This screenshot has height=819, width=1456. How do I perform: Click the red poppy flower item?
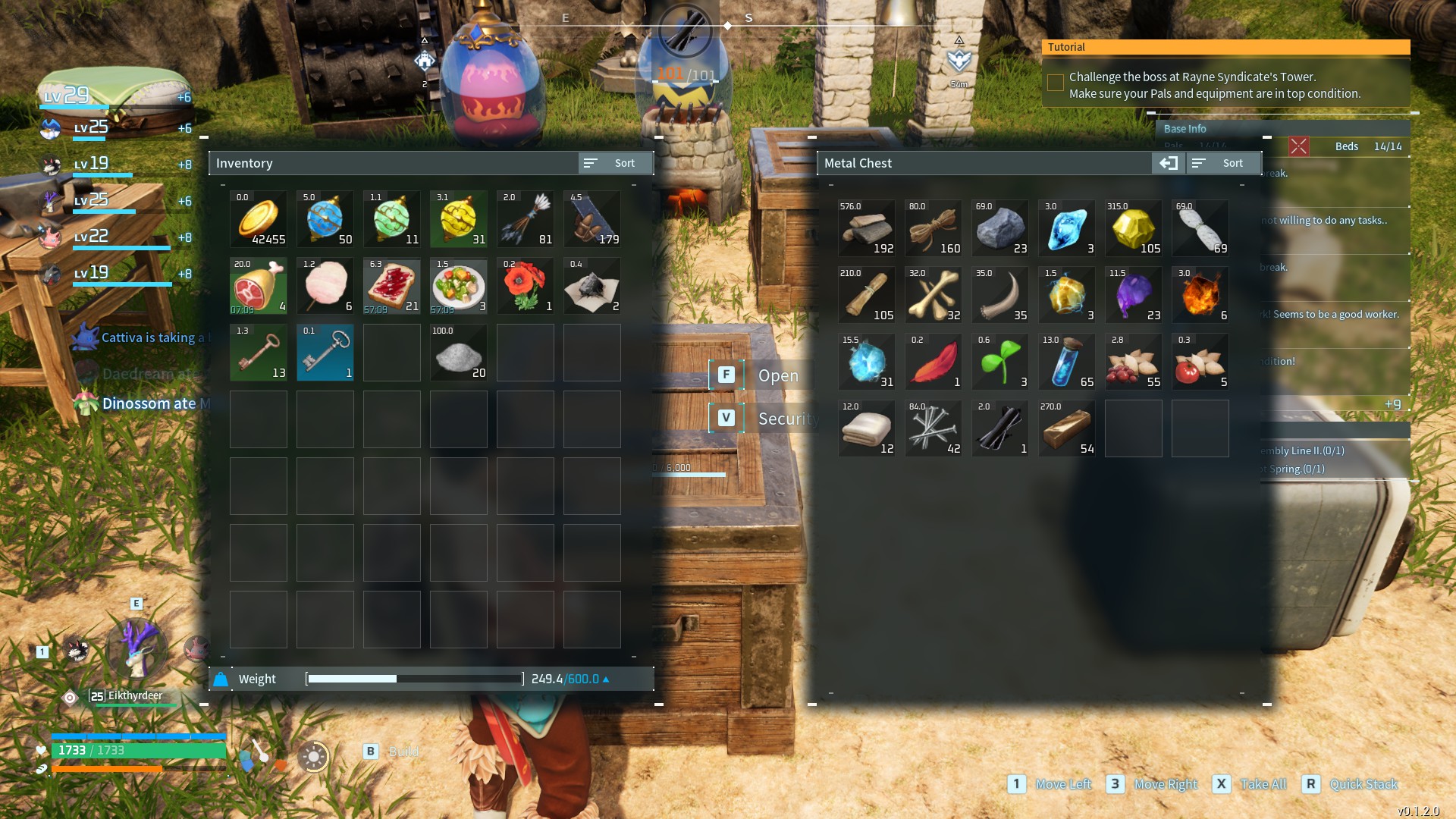(525, 286)
